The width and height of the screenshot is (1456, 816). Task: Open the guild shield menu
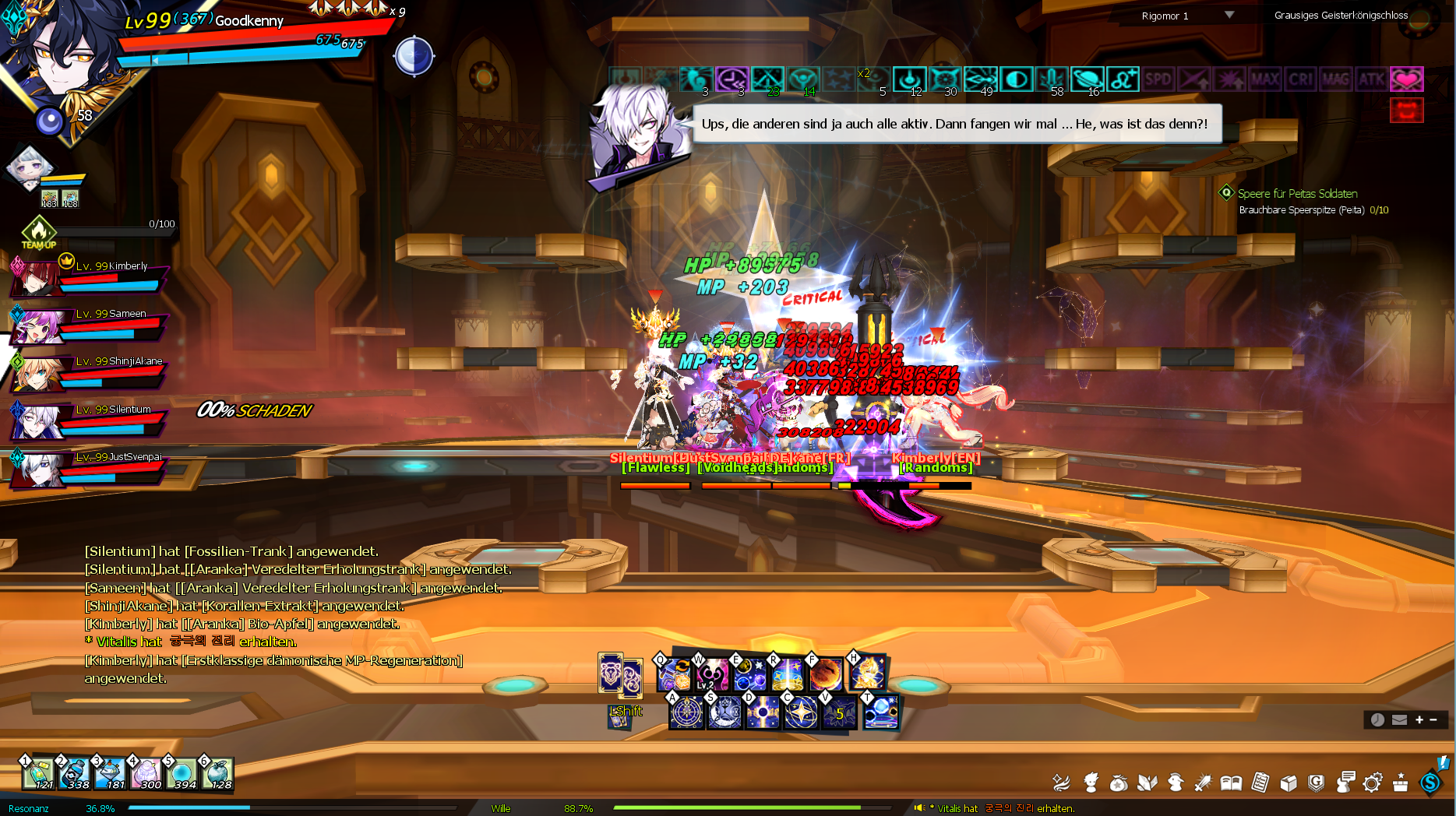pos(1317,782)
